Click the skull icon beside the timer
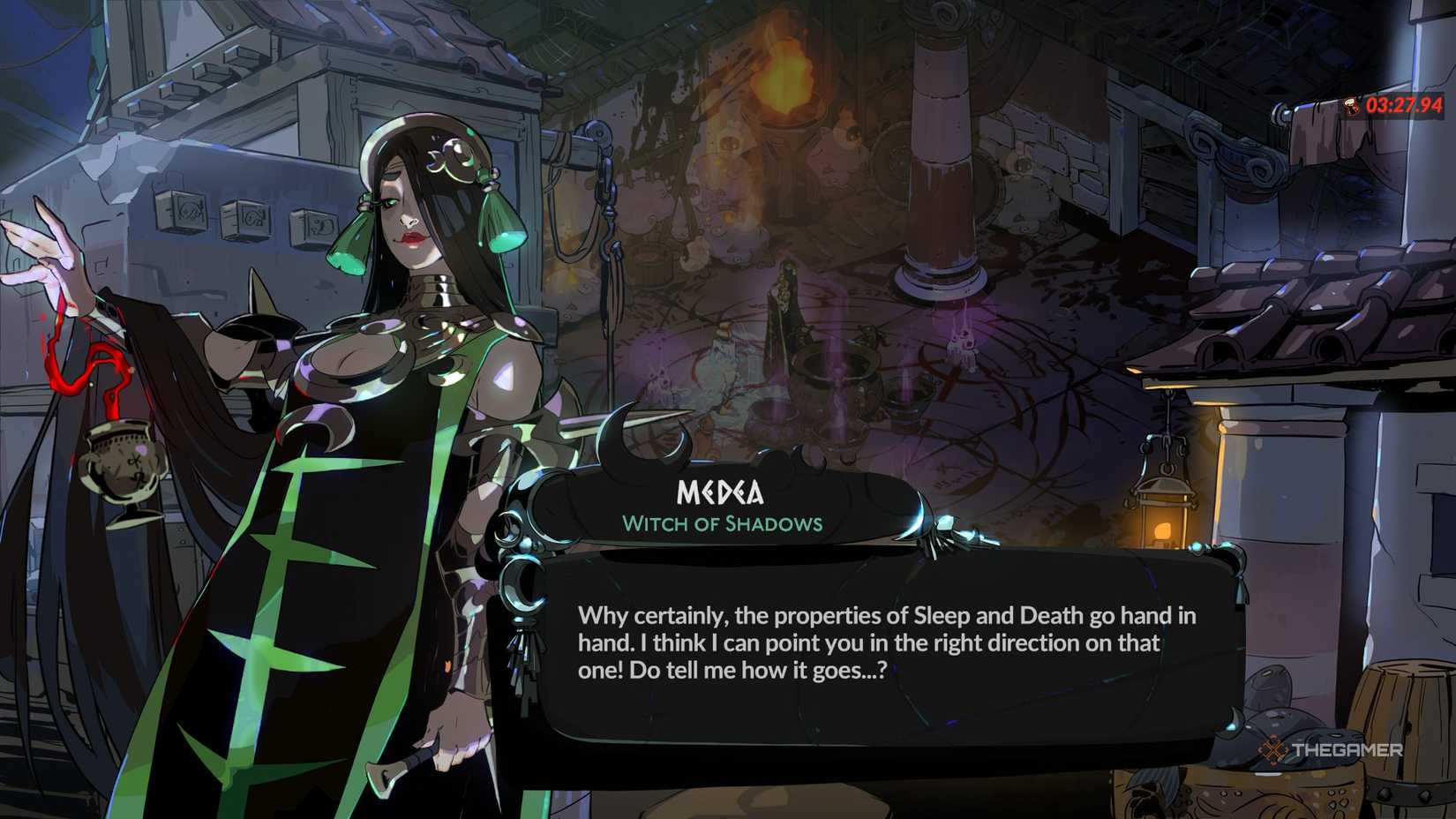The image size is (1456, 819). [x=1351, y=105]
